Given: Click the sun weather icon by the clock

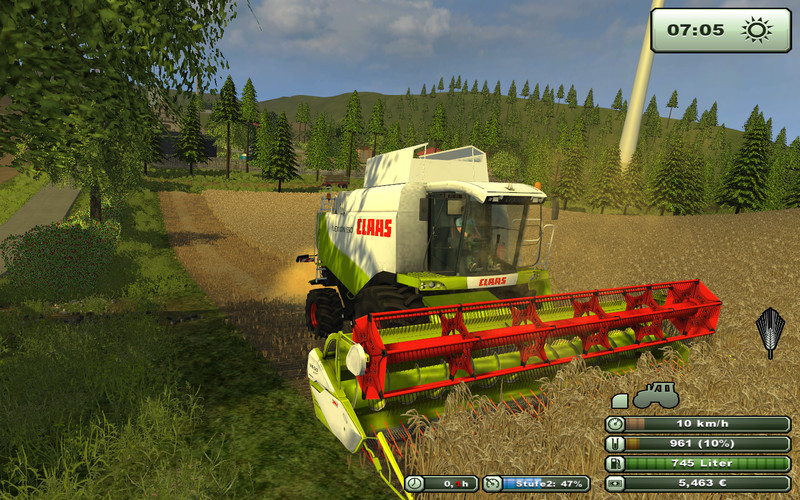Looking at the screenshot, I should click(x=757, y=30).
